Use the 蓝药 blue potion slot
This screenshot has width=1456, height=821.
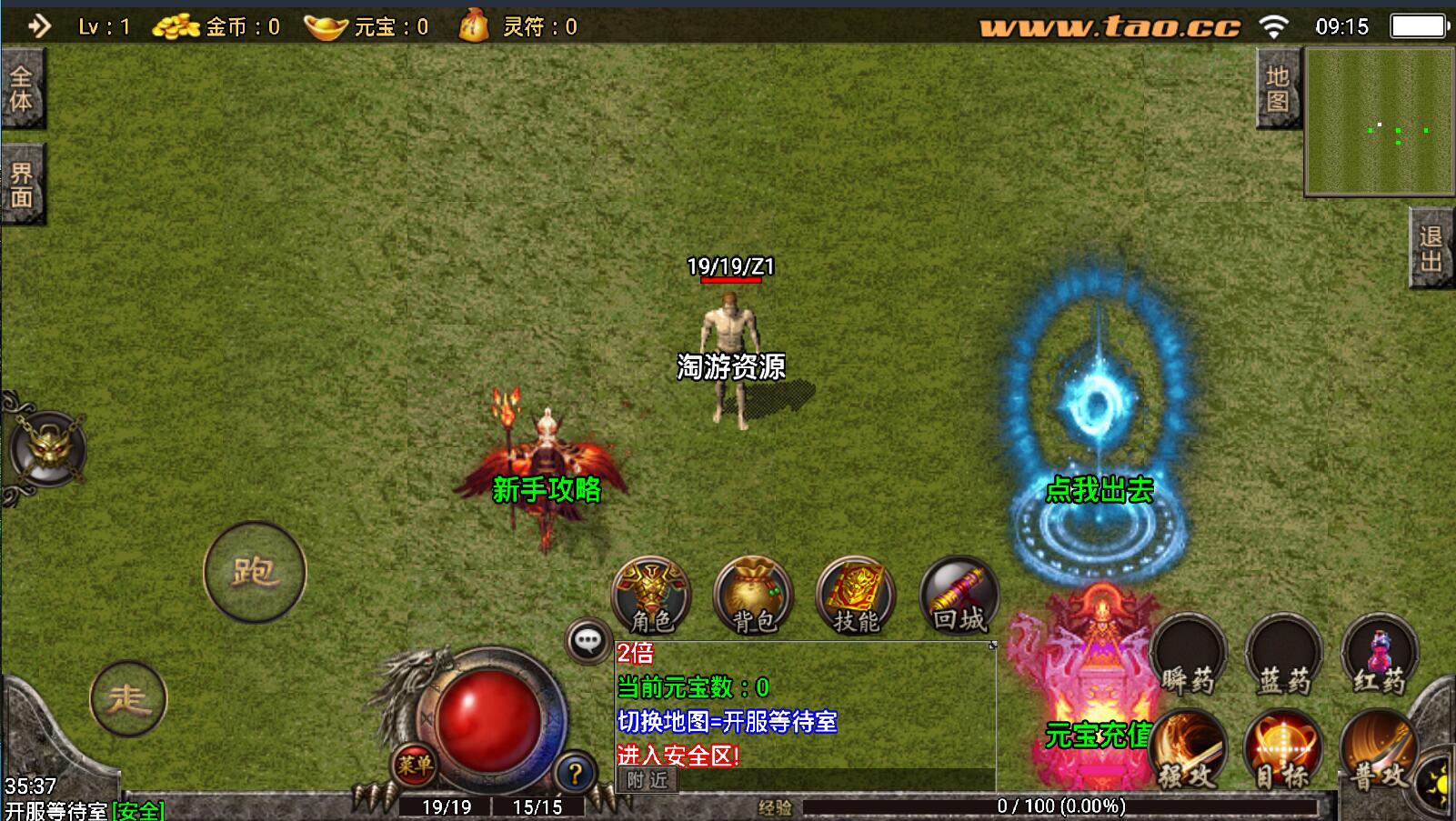click(x=1284, y=655)
